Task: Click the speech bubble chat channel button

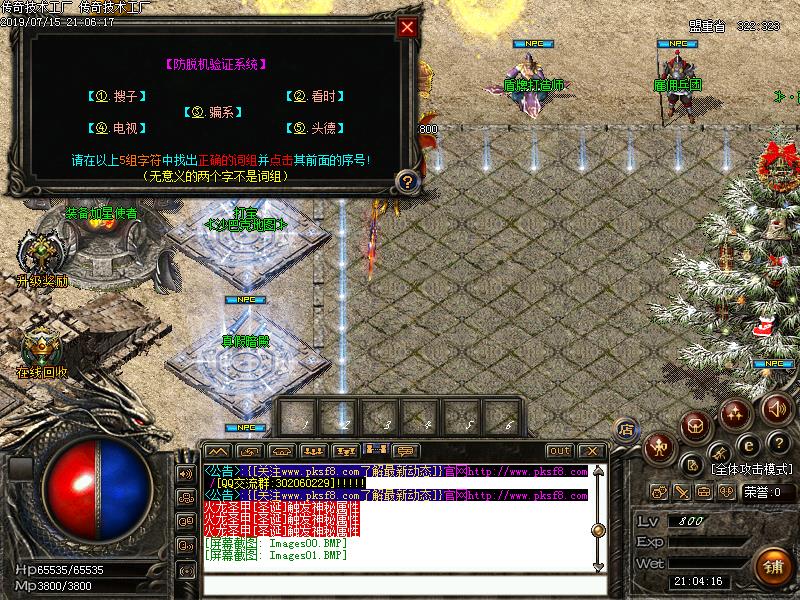Action: click(x=406, y=451)
